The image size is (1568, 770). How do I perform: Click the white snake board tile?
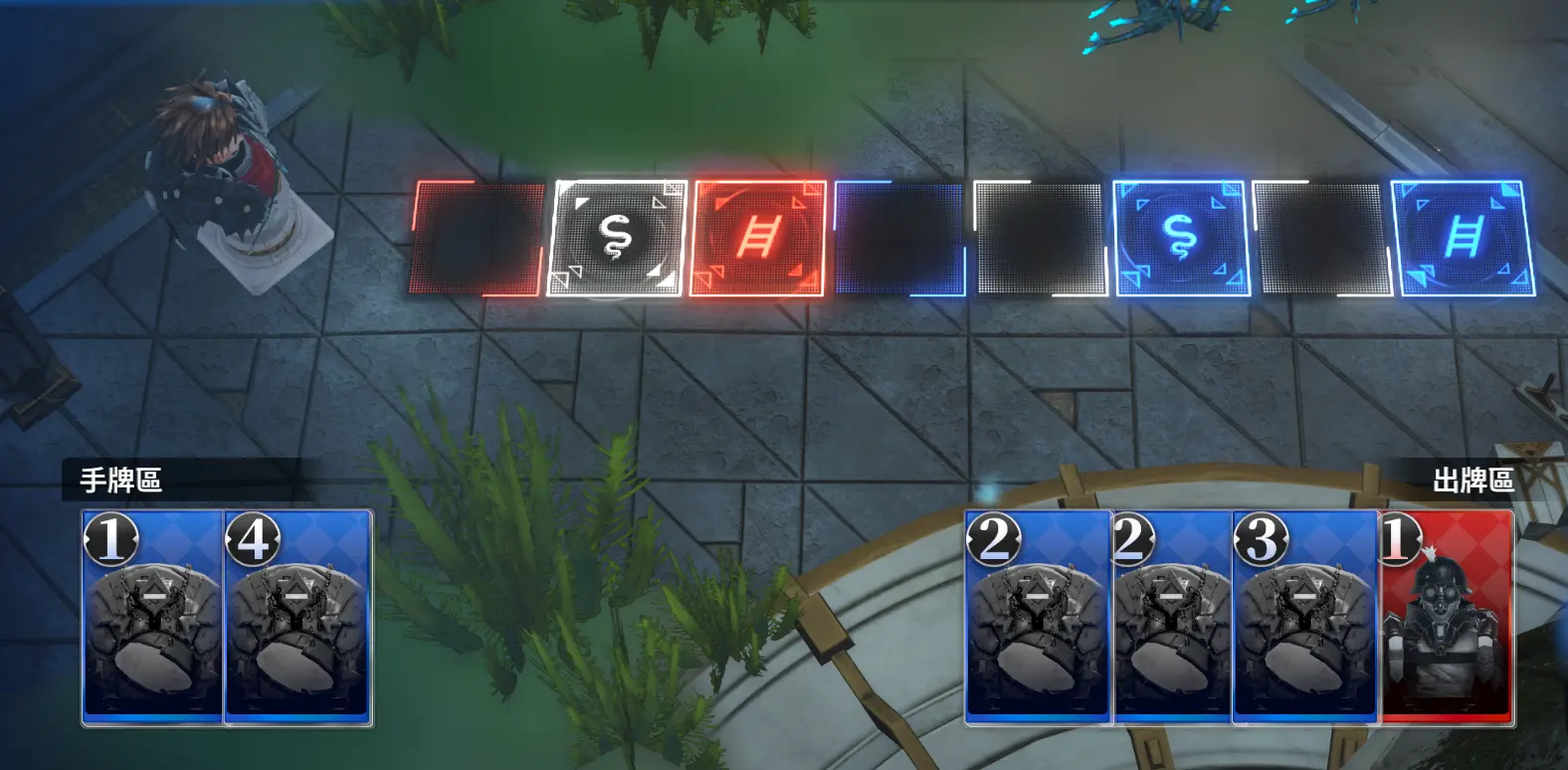point(617,239)
